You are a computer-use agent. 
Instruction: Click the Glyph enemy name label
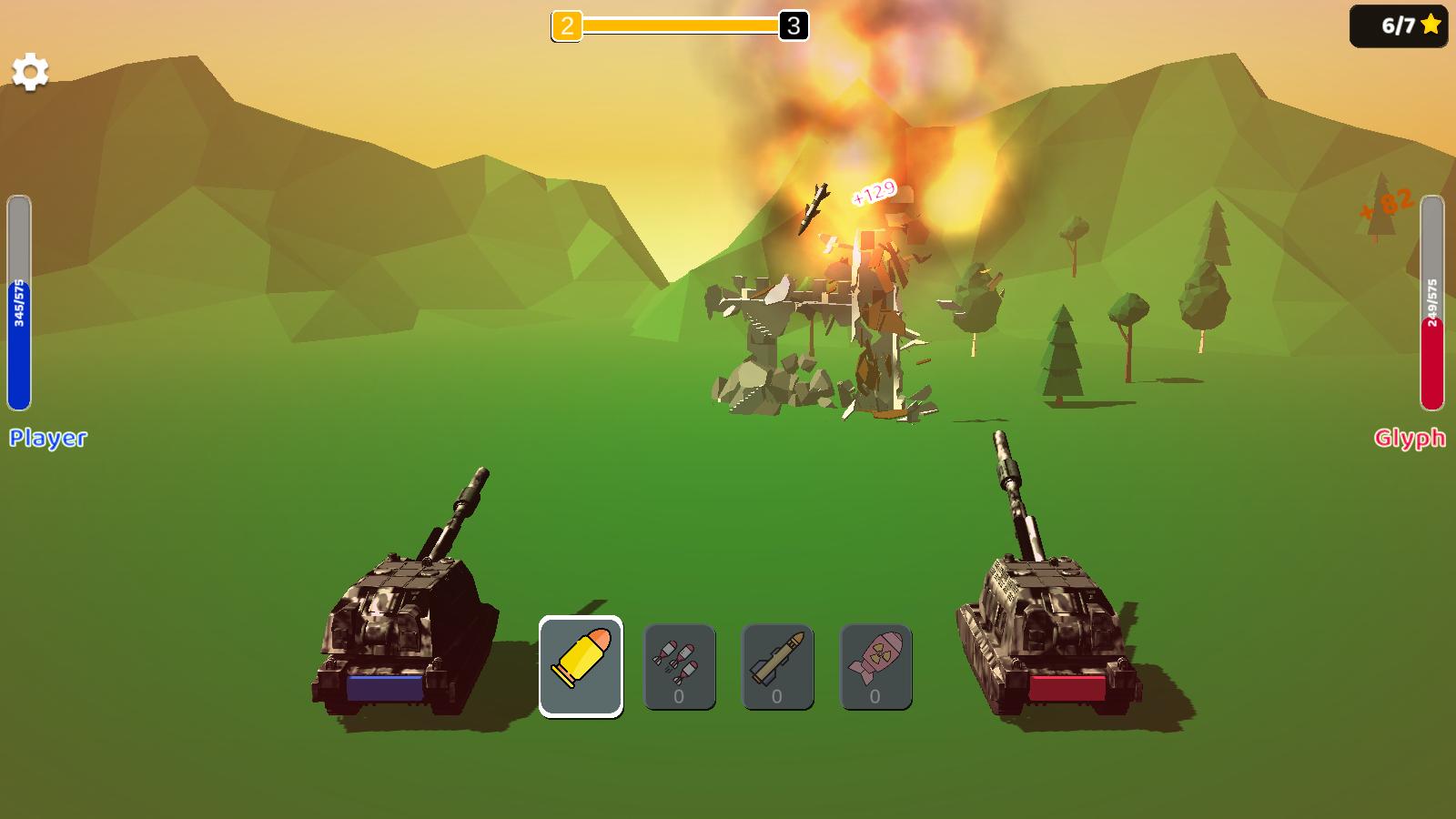1410,439
